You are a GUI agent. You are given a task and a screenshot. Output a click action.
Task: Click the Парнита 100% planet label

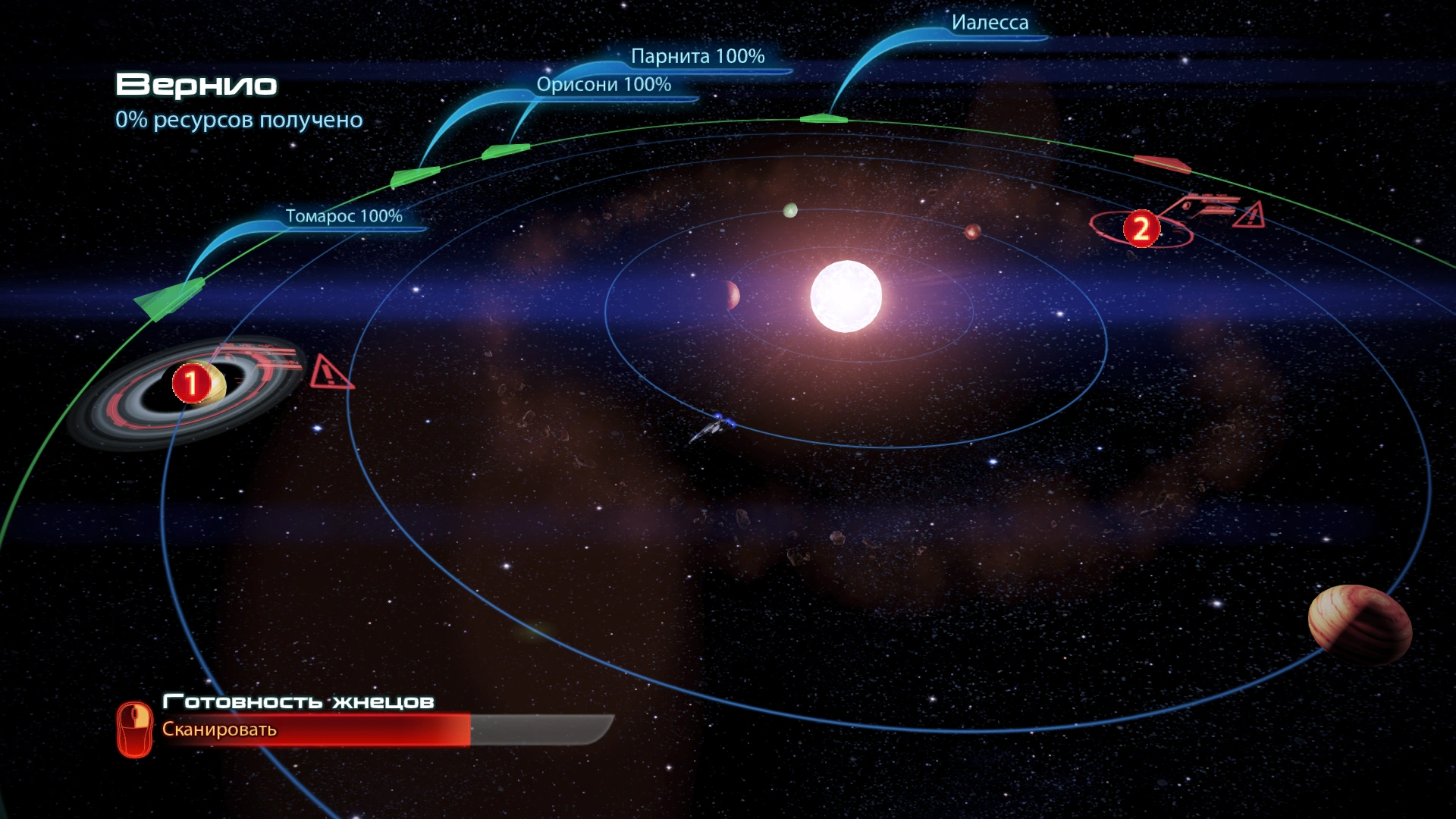698,56
